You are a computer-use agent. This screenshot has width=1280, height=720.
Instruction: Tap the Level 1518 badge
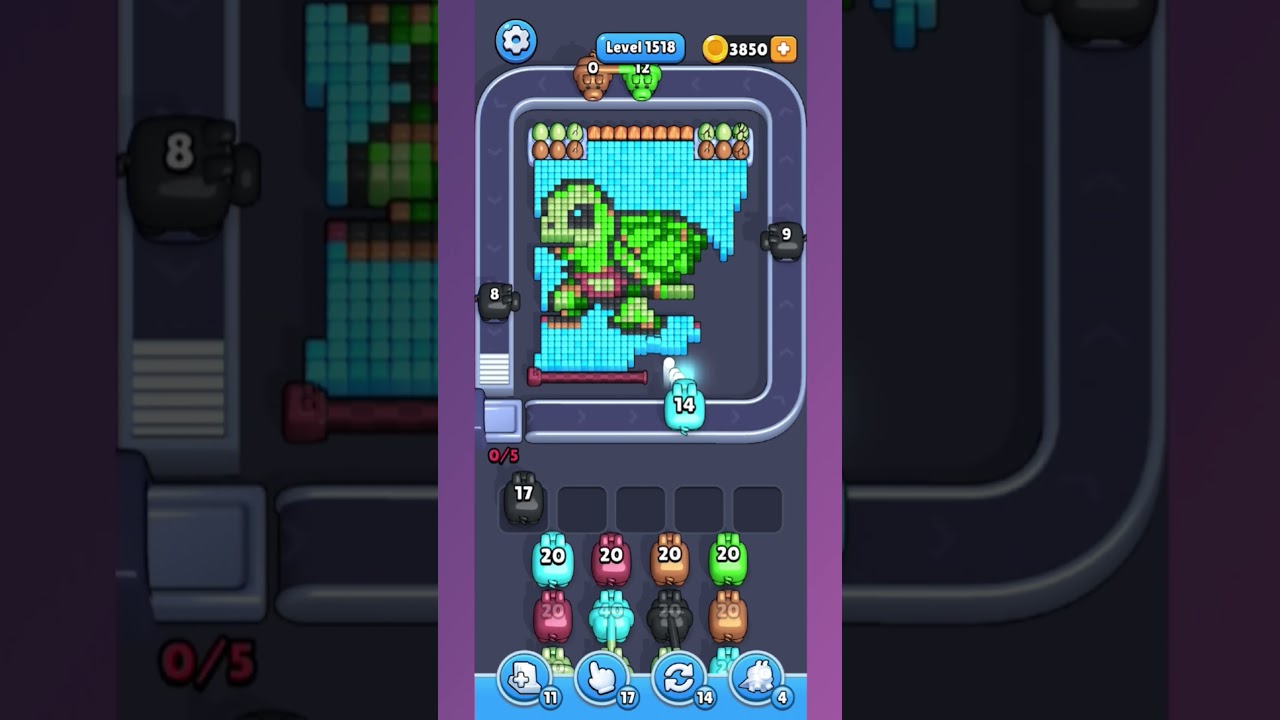[x=640, y=46]
